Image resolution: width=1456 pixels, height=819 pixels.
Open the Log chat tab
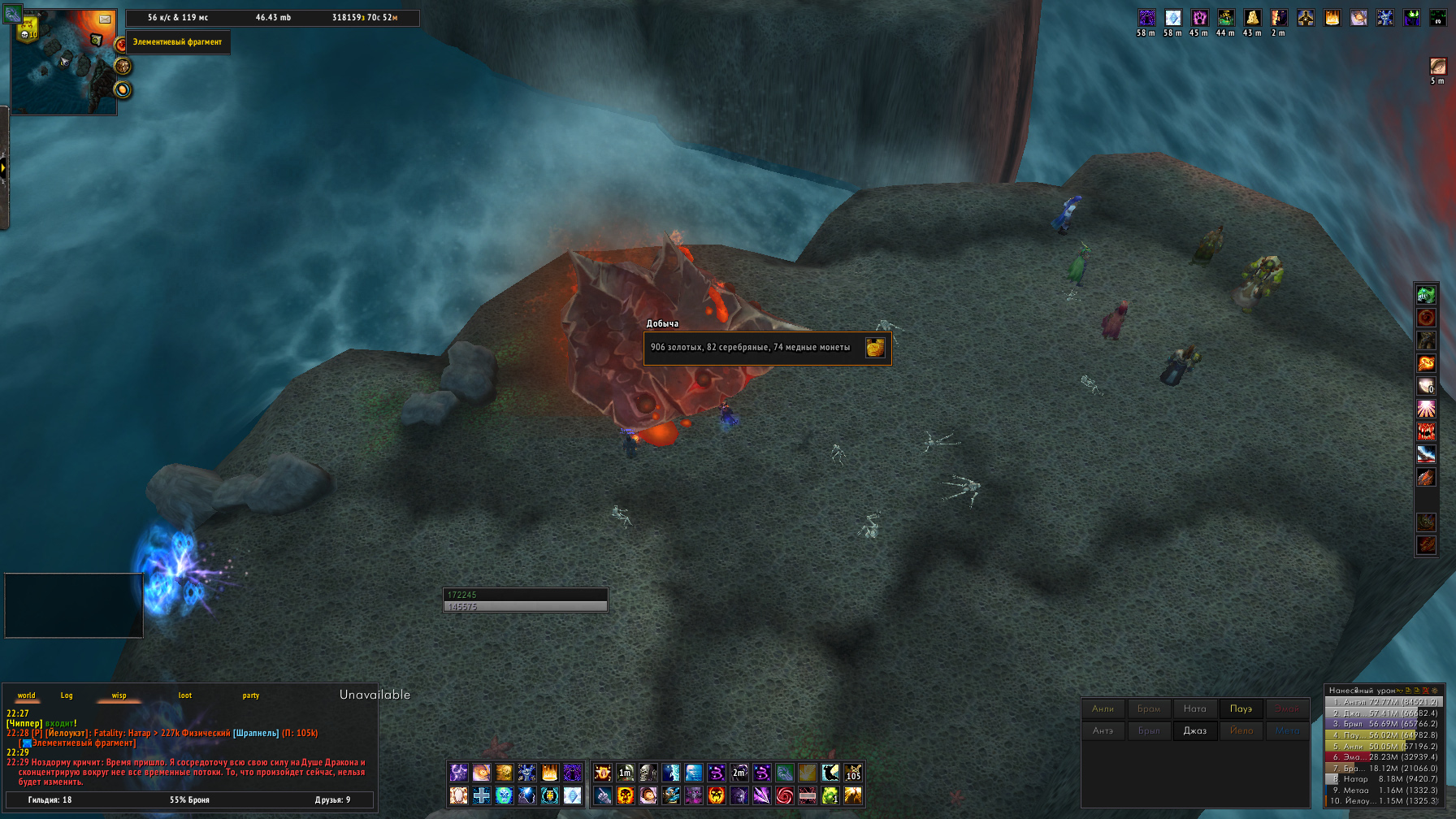point(67,695)
